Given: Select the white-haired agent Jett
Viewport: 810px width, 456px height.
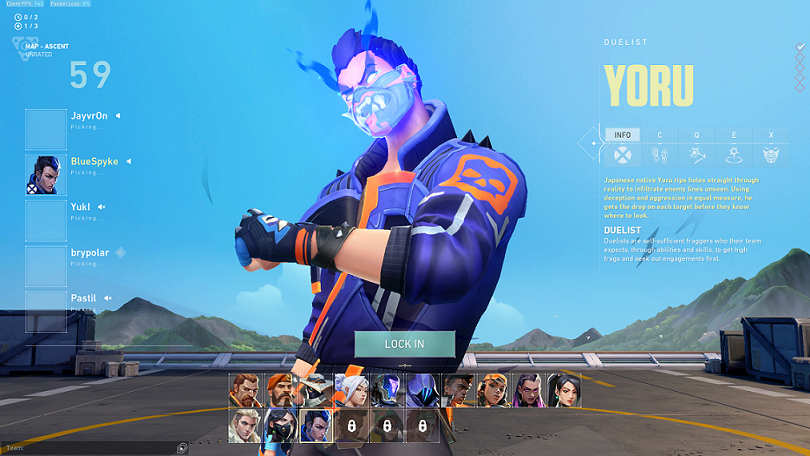Looking at the screenshot, I should tap(351, 390).
